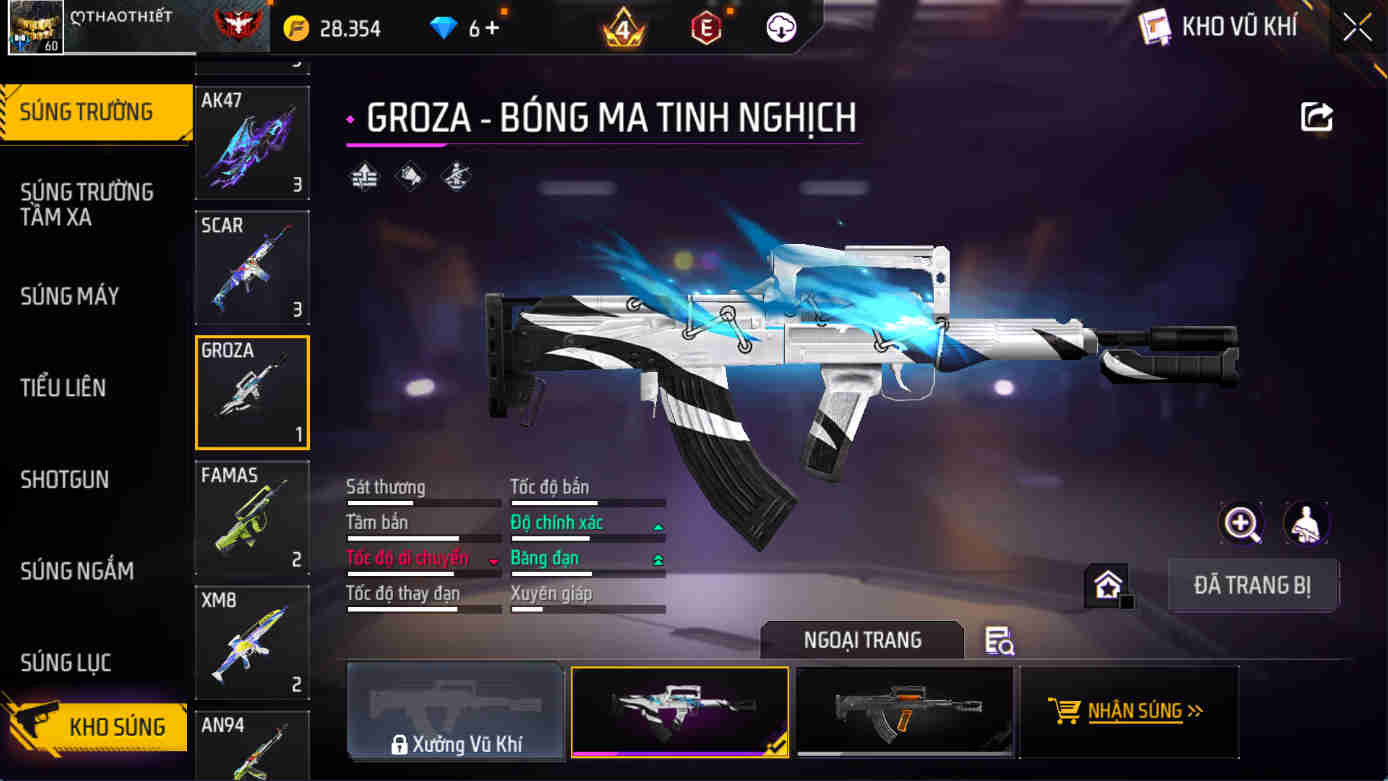
Task: Switch to the Súng Trường Tầm Xa category
Action: tap(87, 204)
